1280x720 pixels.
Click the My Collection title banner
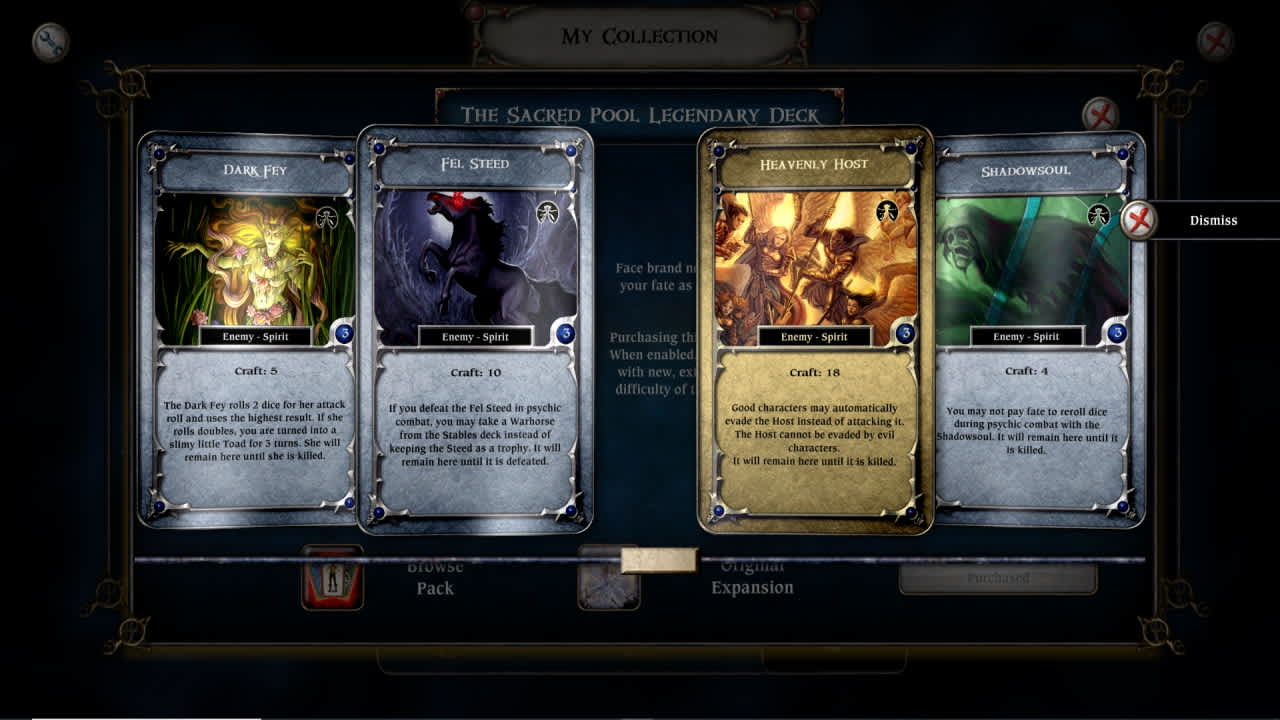pos(640,35)
